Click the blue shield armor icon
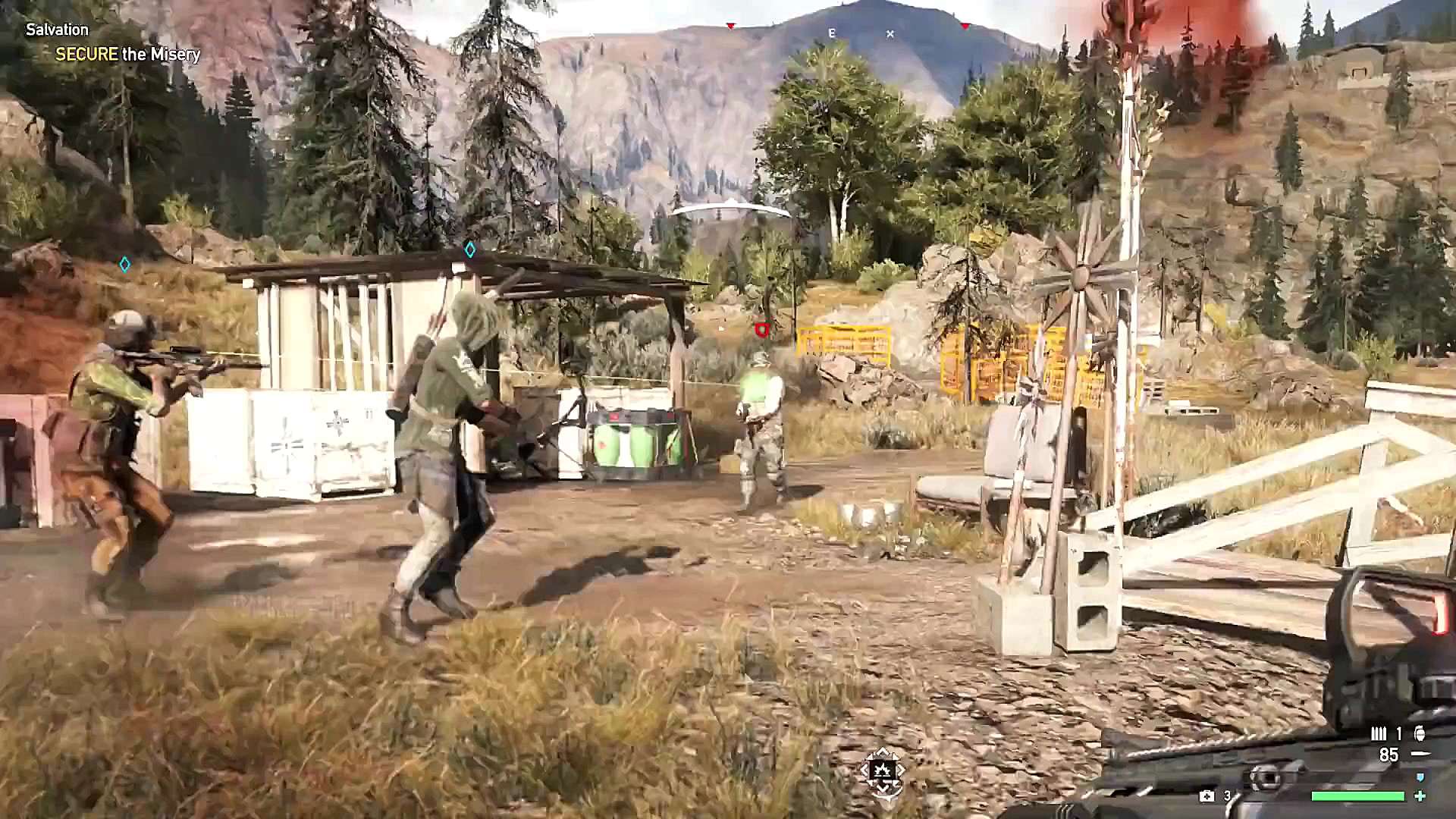 tap(1420, 777)
